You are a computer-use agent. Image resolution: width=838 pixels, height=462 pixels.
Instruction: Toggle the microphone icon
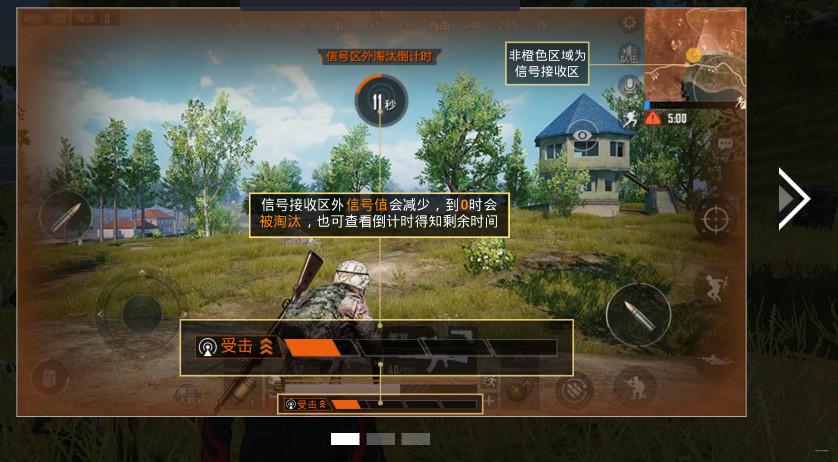coord(629,87)
